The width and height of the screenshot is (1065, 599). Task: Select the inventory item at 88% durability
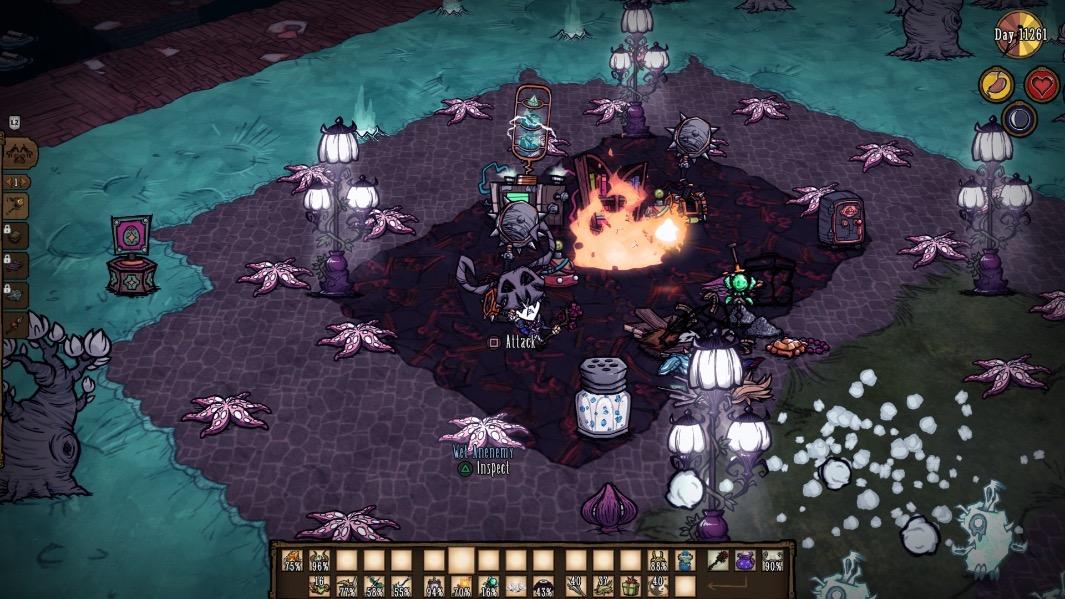pos(658,560)
